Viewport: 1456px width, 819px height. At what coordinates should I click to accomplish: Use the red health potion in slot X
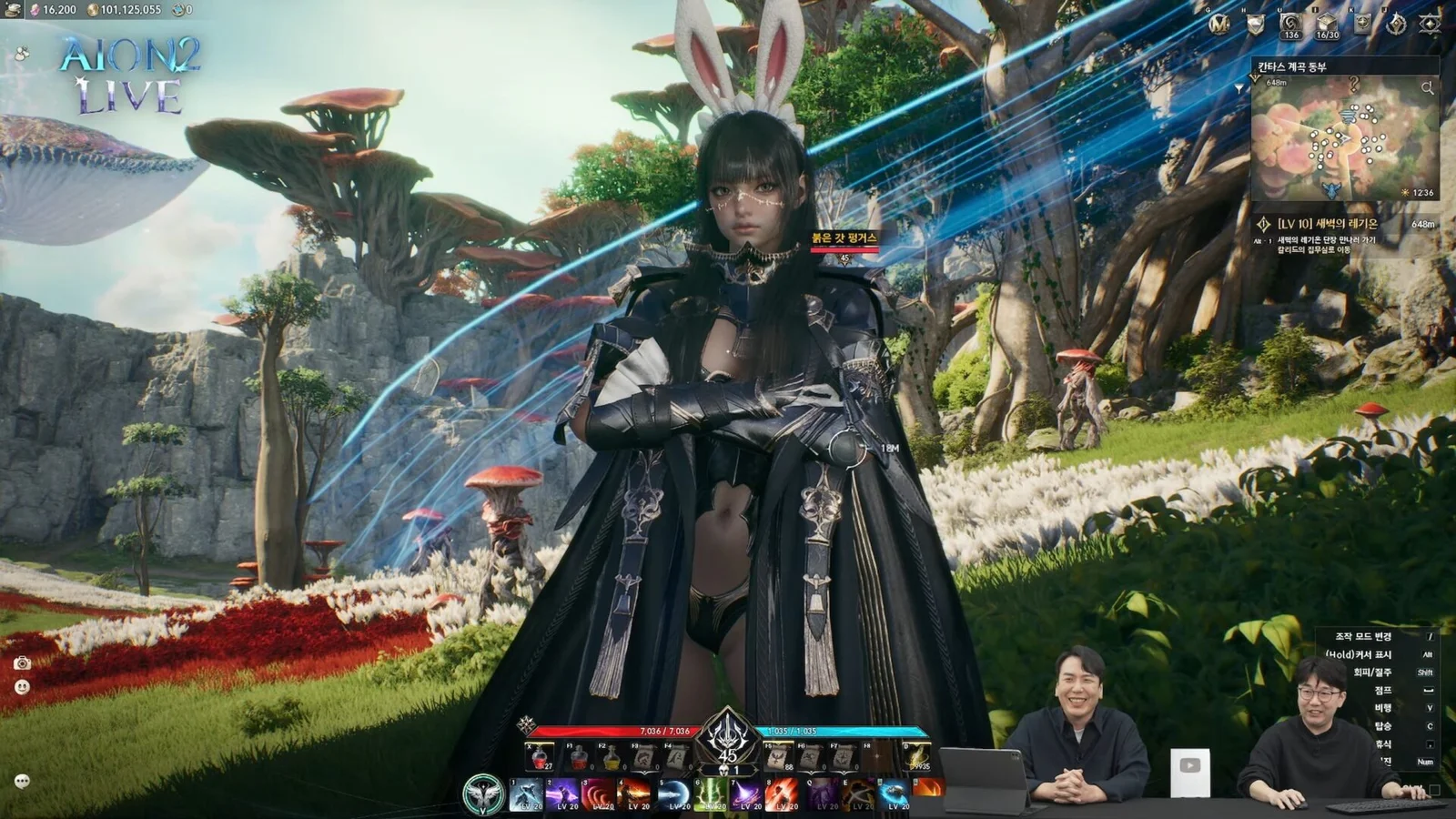pos(539,756)
